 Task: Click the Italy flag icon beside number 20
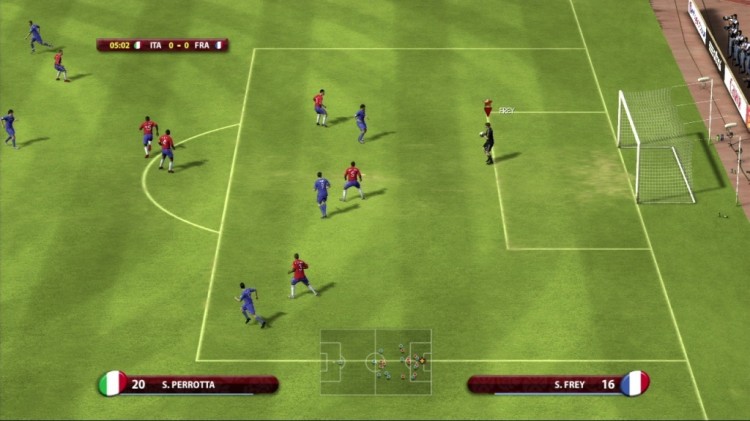coord(112,383)
